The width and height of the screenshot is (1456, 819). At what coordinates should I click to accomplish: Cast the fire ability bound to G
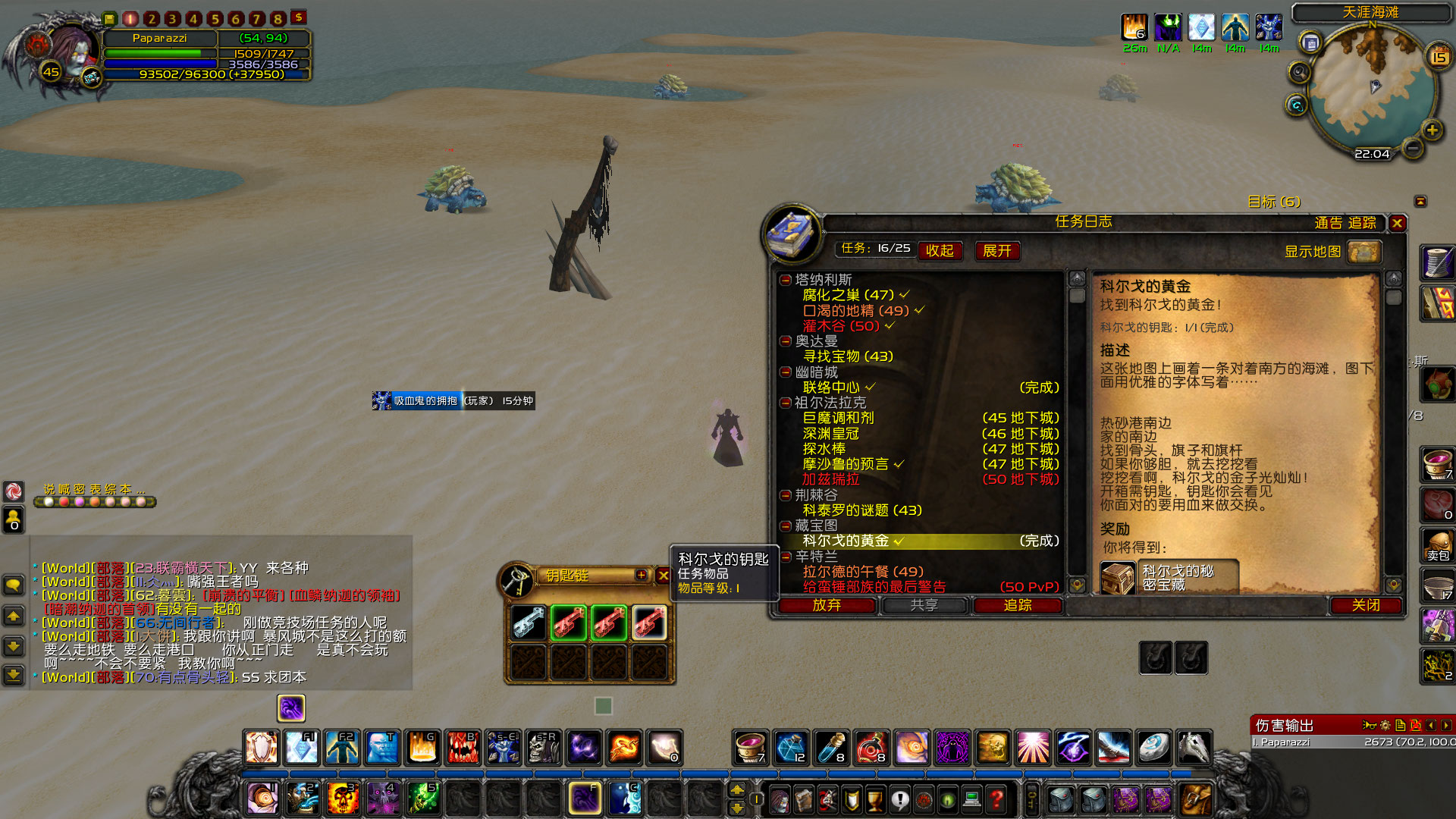423,747
